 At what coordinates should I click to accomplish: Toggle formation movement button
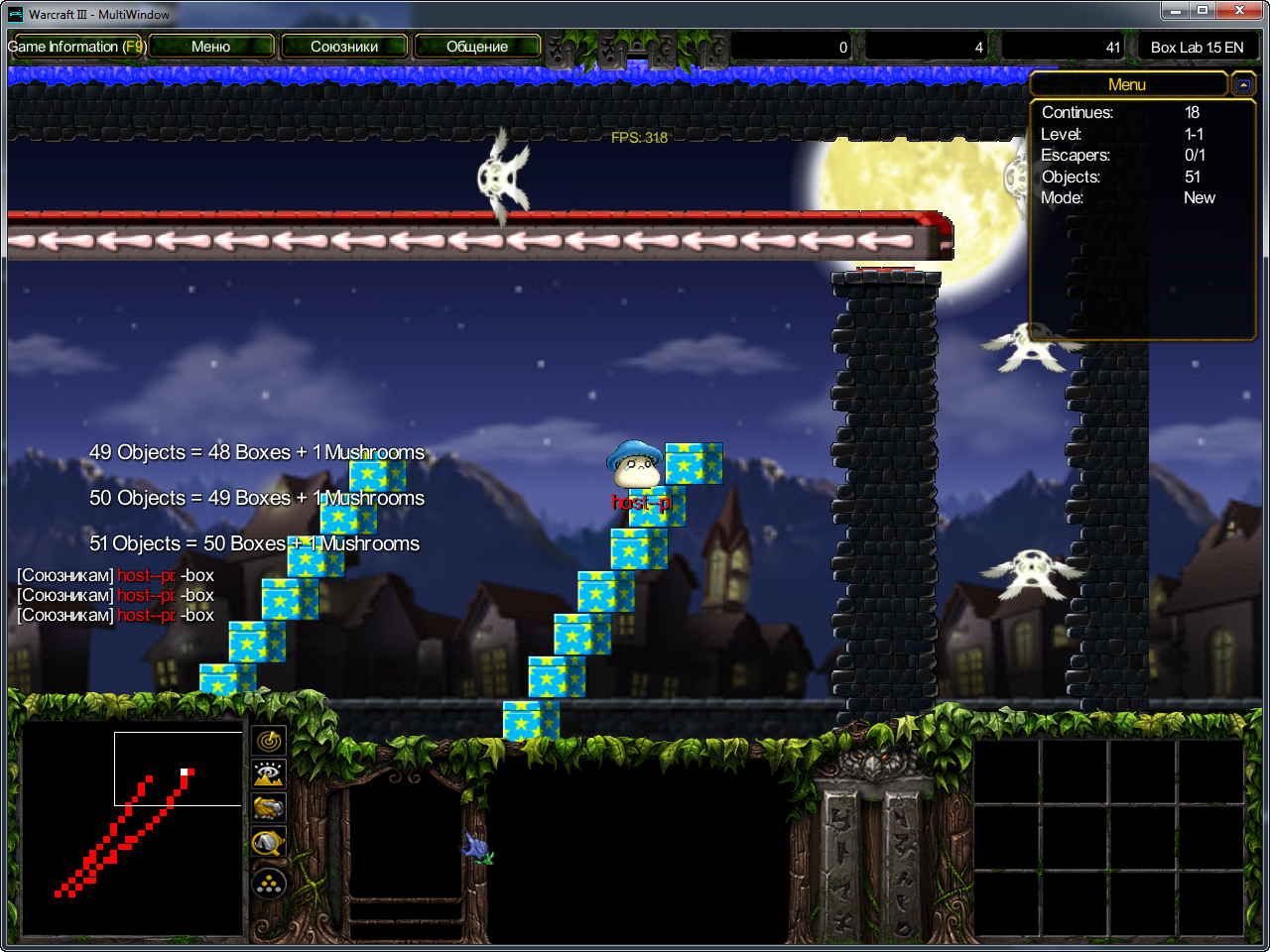pos(269,884)
